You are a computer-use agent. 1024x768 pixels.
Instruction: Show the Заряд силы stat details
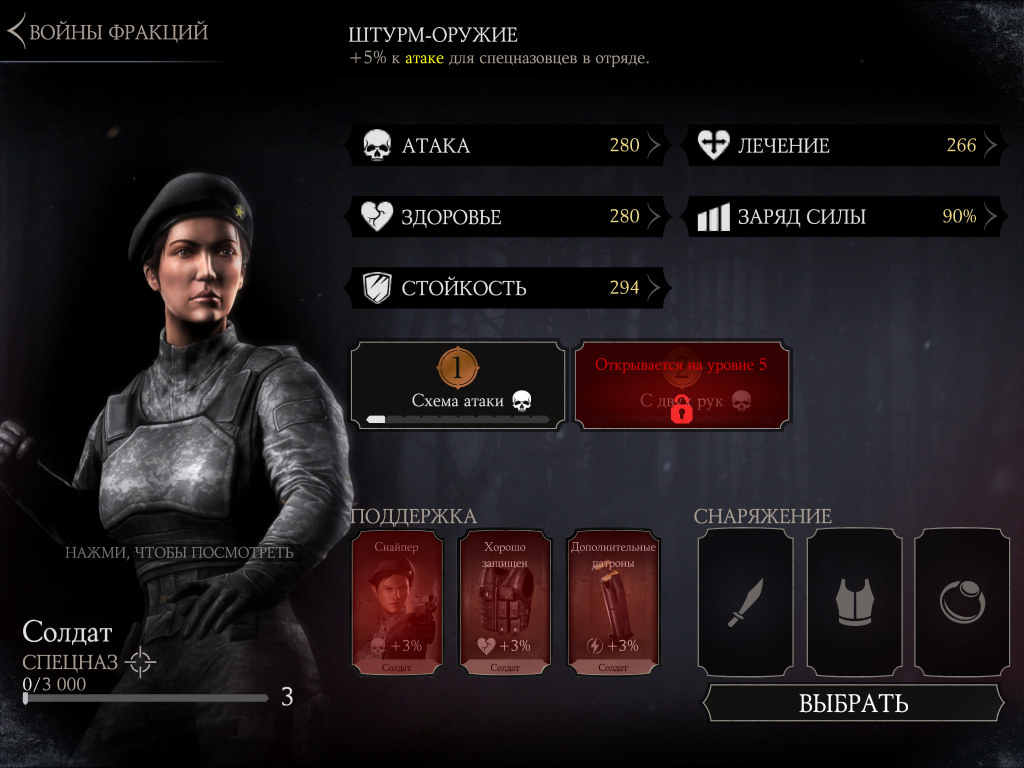pos(845,217)
